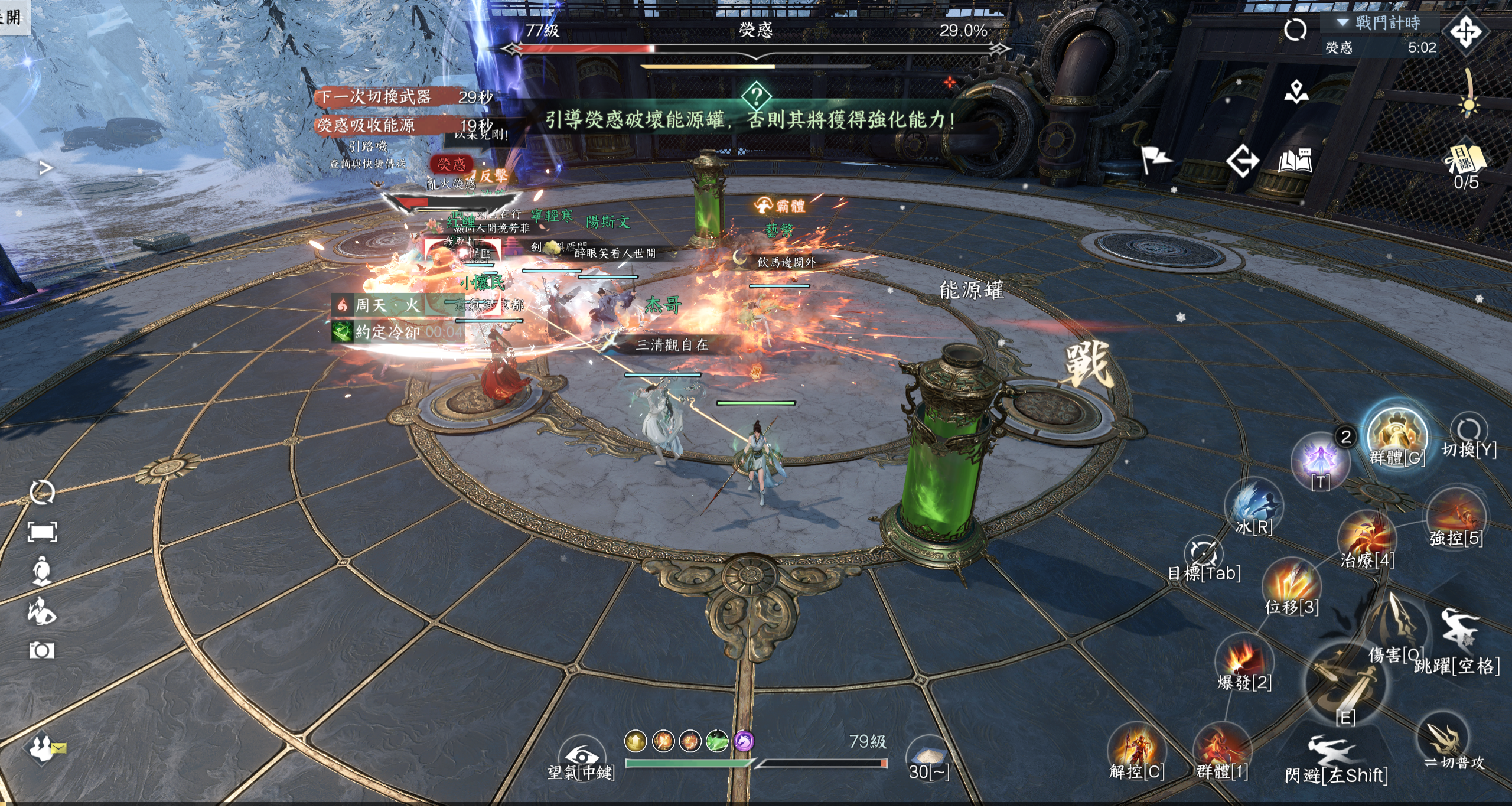The height and width of the screenshot is (808, 1512).
Task: Activate the 群體[G] golden group skill
Action: pos(1397,436)
